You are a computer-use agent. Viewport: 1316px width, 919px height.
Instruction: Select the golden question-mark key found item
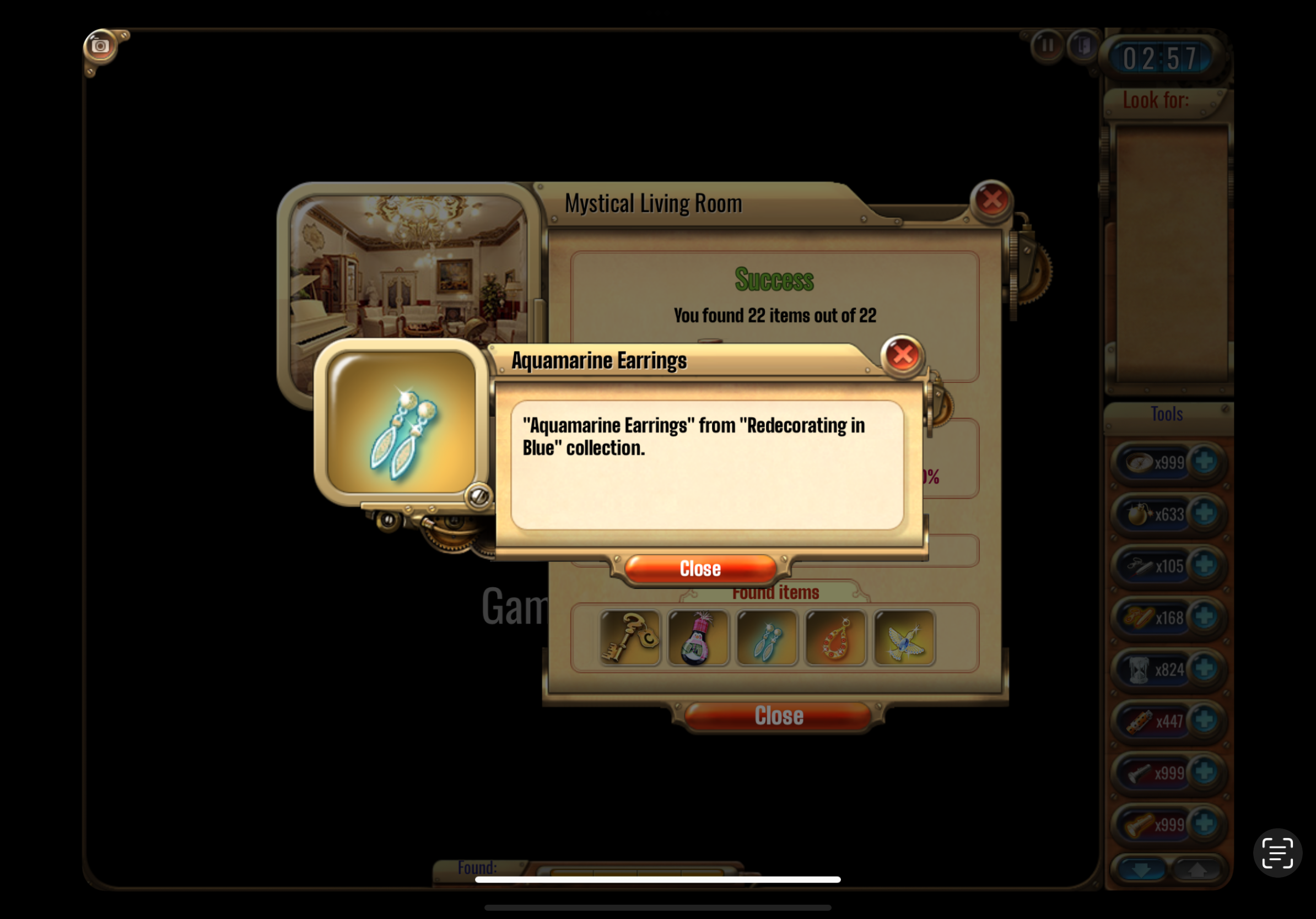tap(630, 637)
